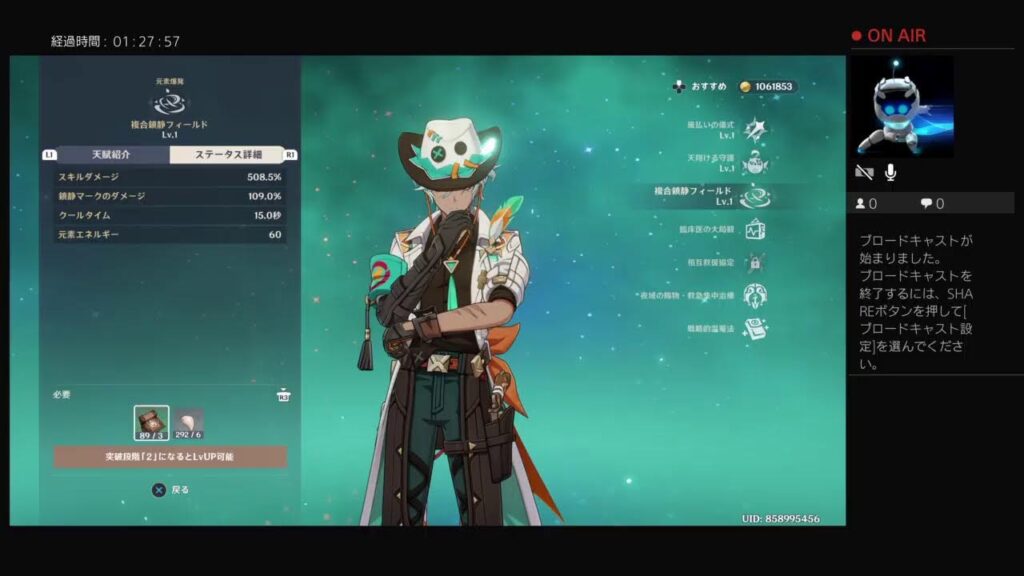Screen dimensions: 1024x576
Task: Select the locked 相互救援協定 talent
Action: tap(756, 263)
